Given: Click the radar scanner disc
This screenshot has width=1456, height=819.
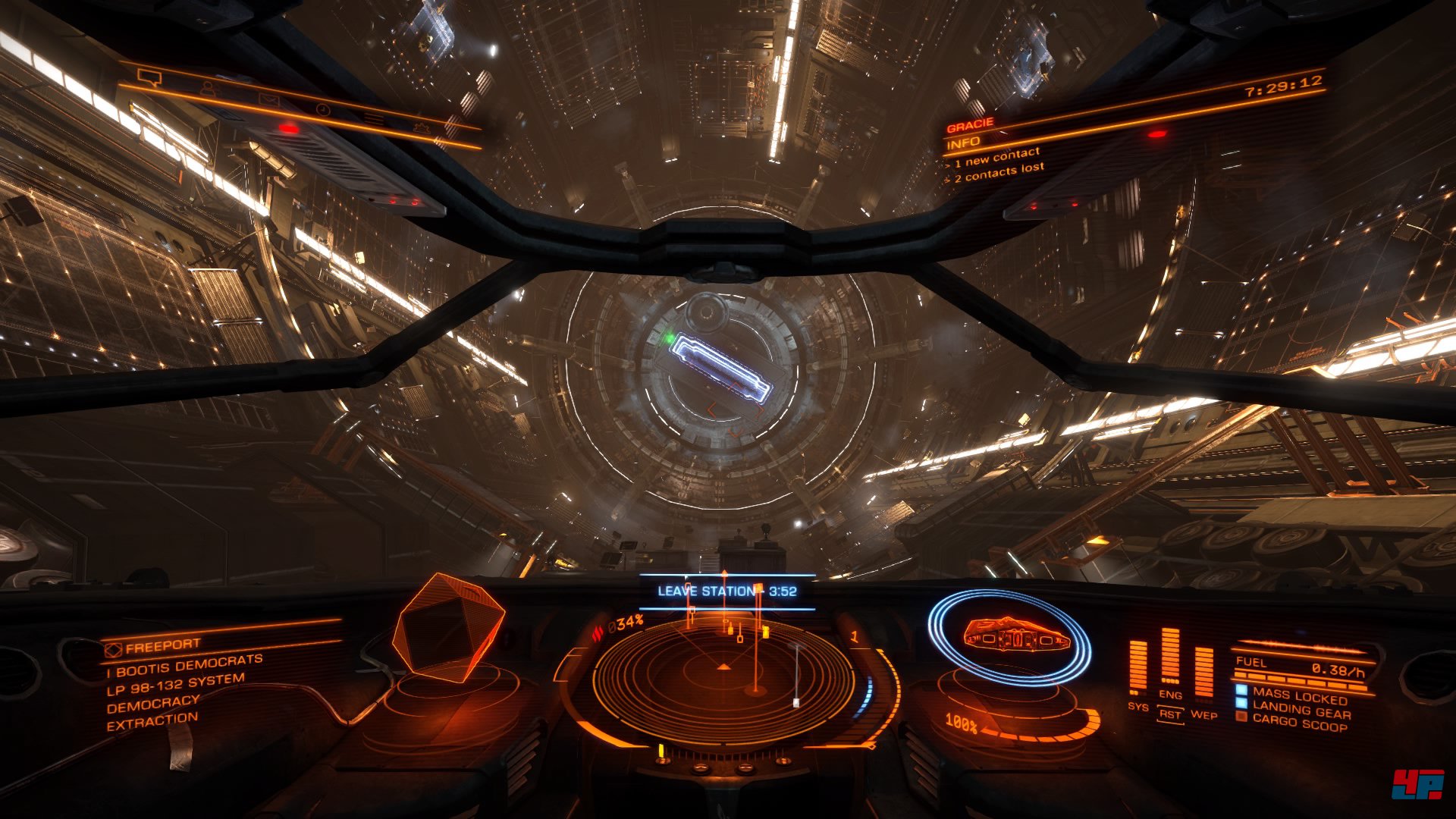Looking at the screenshot, I should pyautogui.click(x=723, y=677).
